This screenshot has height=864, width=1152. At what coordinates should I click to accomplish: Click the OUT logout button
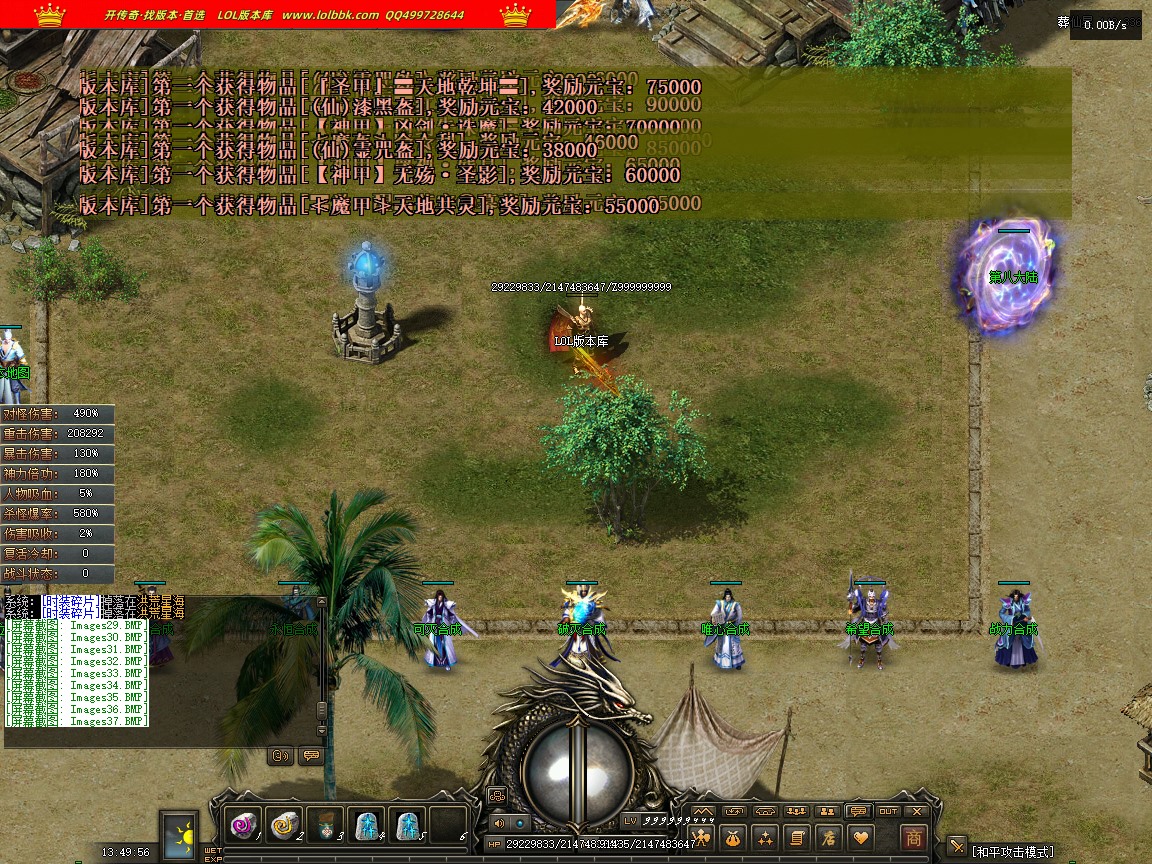point(888,811)
